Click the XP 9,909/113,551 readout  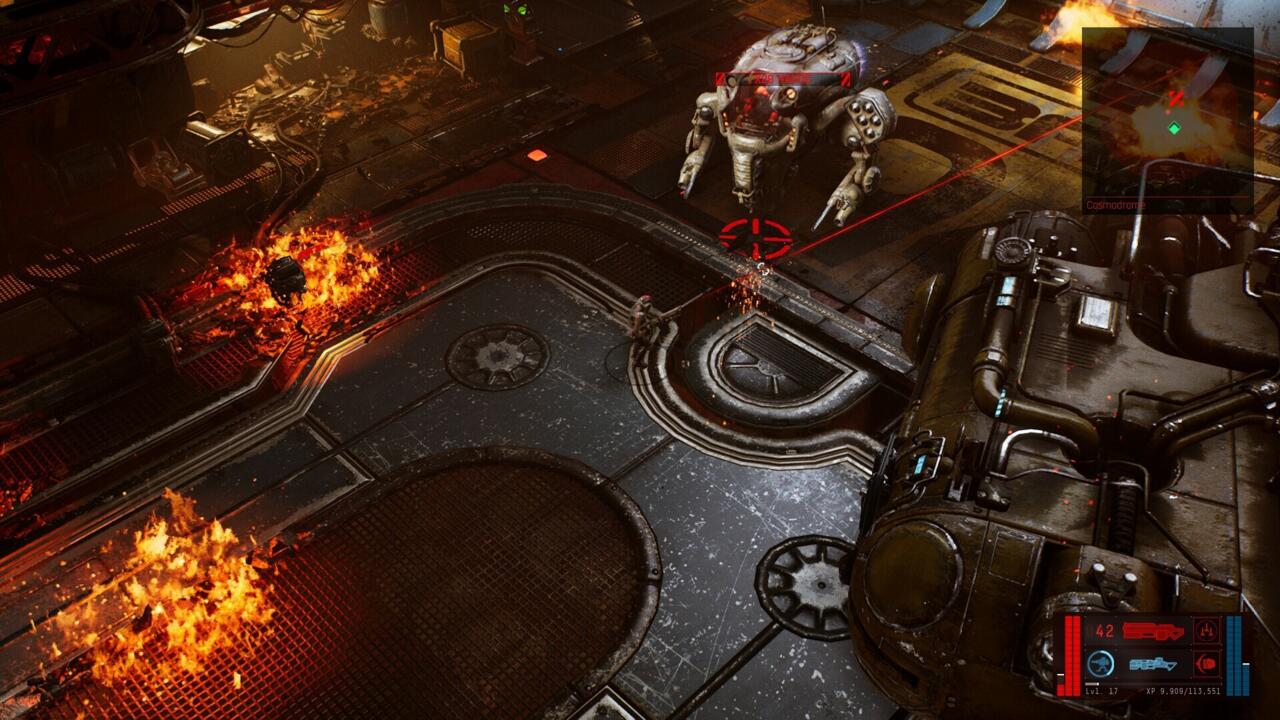point(1183,691)
